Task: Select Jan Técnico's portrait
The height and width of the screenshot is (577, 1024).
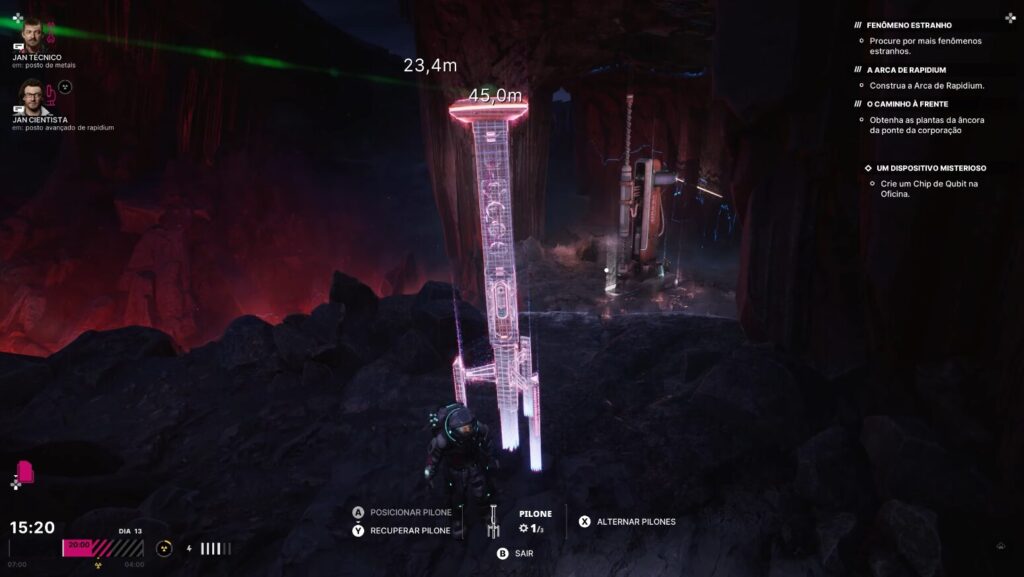Action: [31, 35]
